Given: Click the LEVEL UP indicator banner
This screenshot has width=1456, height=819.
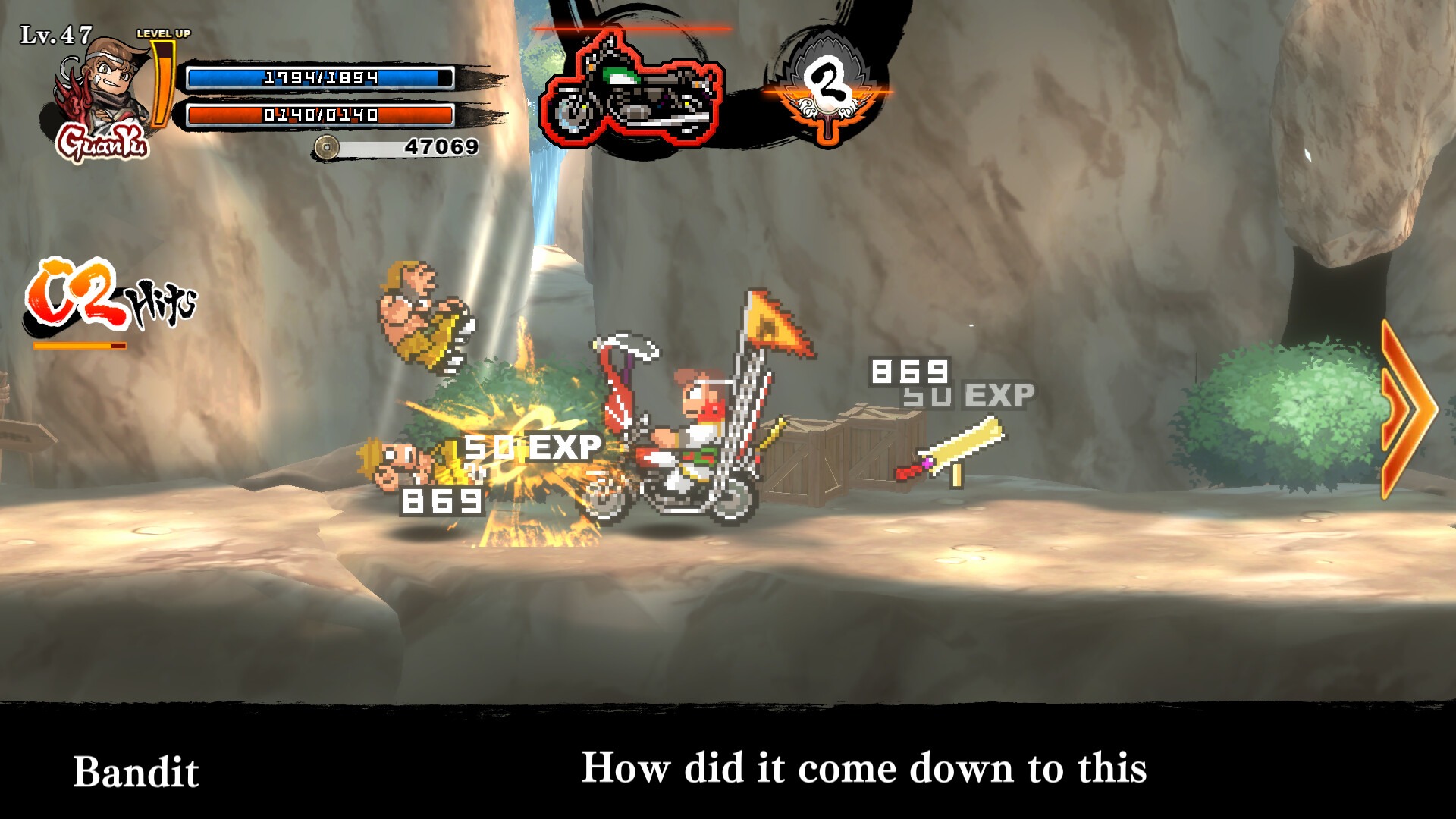Looking at the screenshot, I should (165, 34).
